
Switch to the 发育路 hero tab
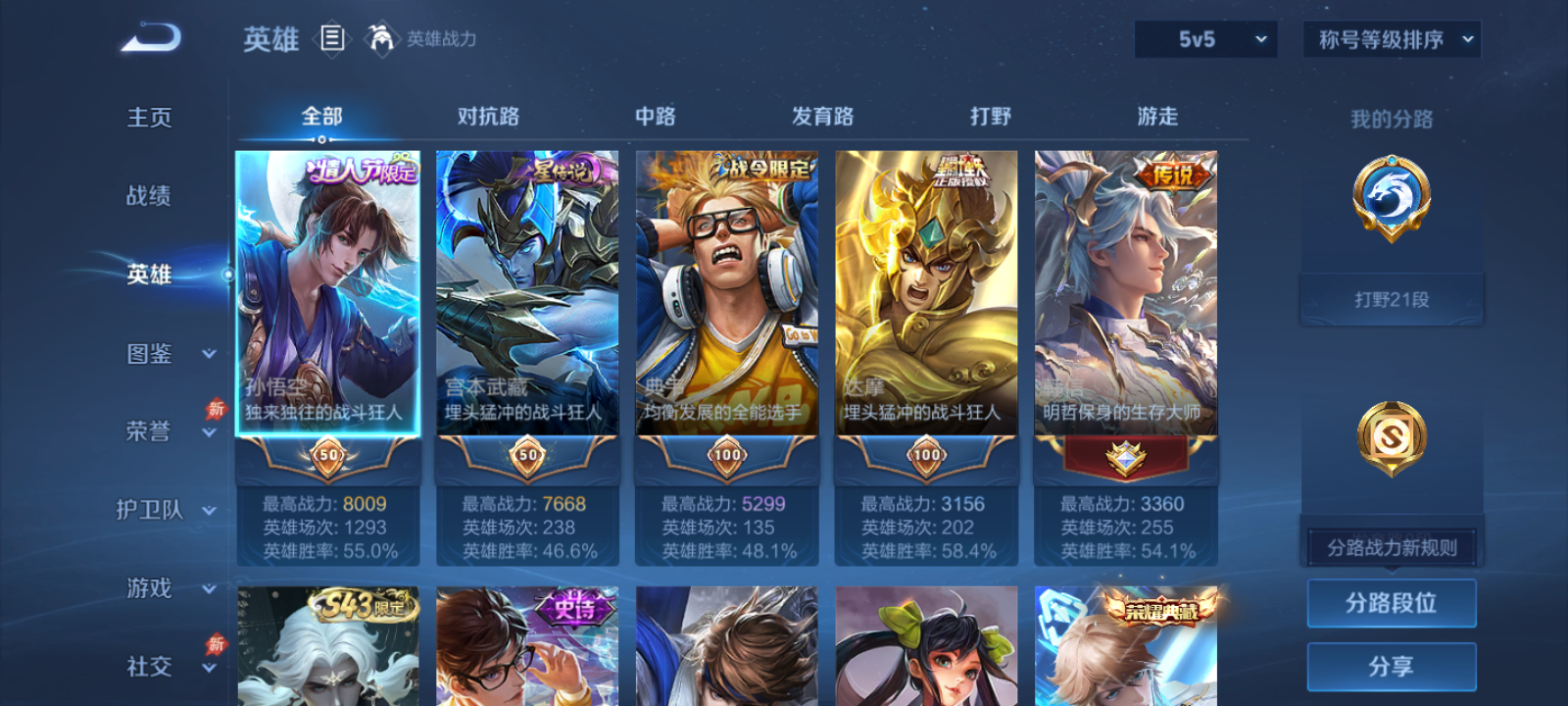[821, 117]
